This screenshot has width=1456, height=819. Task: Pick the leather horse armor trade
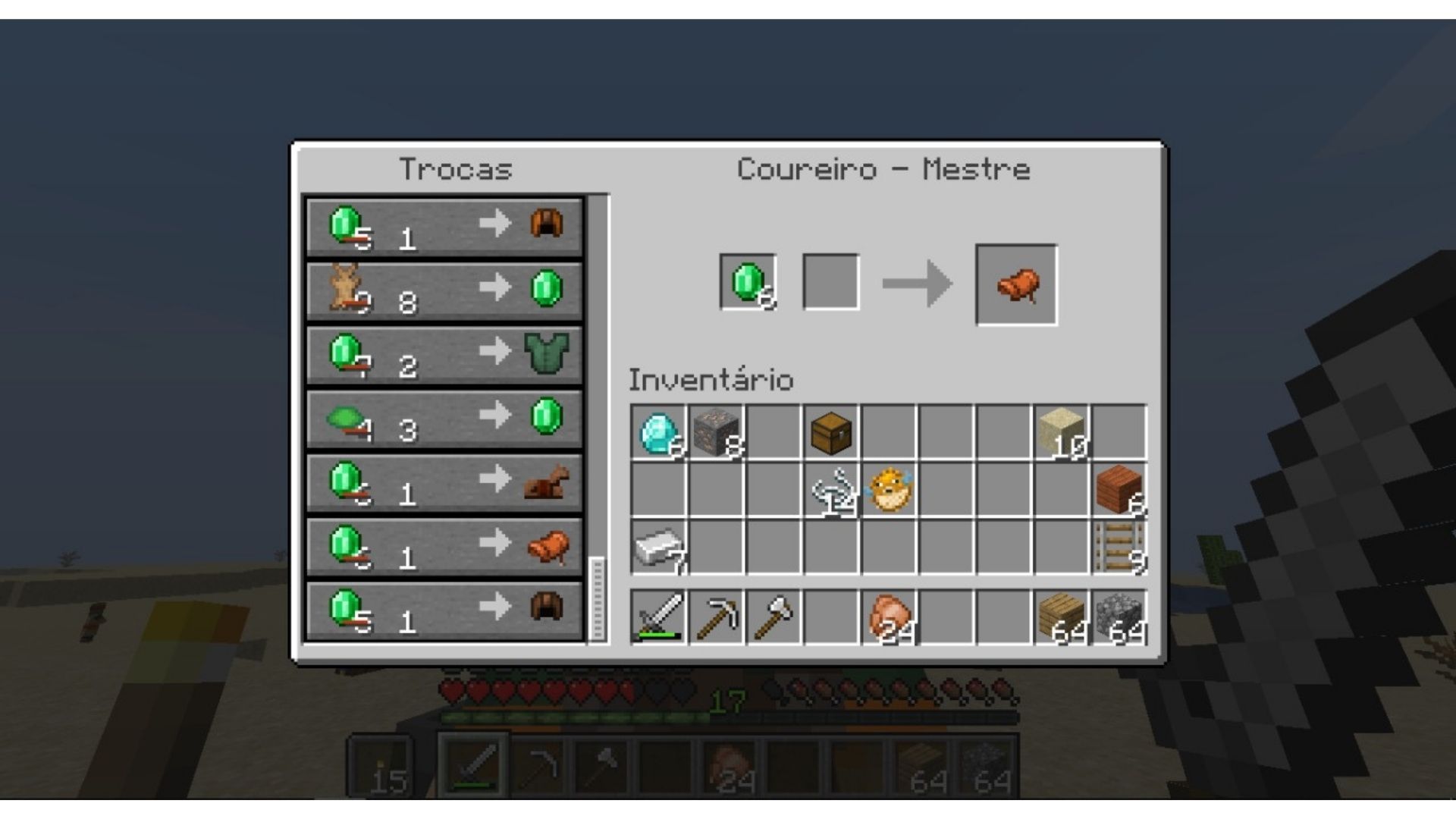pyautogui.click(x=444, y=482)
